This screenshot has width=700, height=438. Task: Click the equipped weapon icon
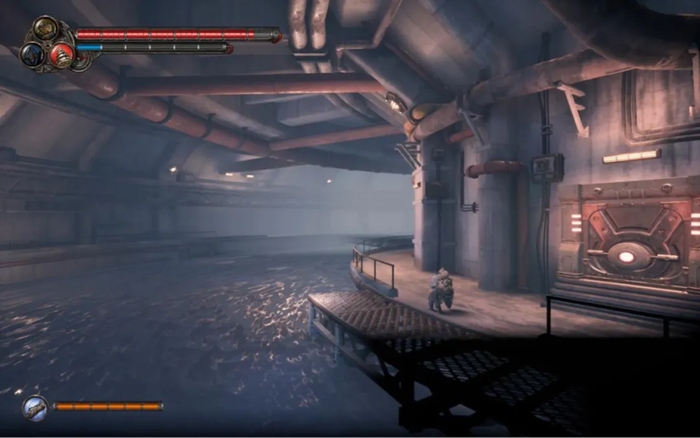35,406
